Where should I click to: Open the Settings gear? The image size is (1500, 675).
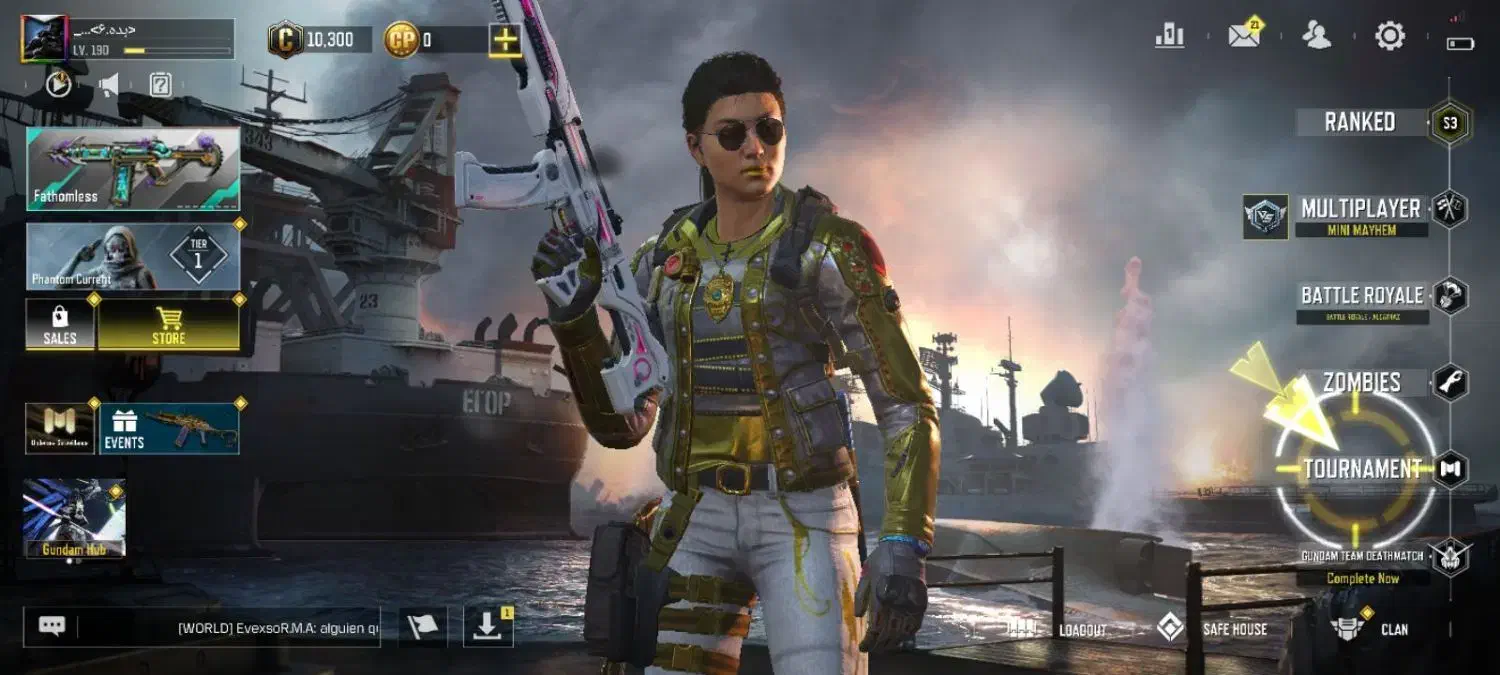pos(1390,36)
